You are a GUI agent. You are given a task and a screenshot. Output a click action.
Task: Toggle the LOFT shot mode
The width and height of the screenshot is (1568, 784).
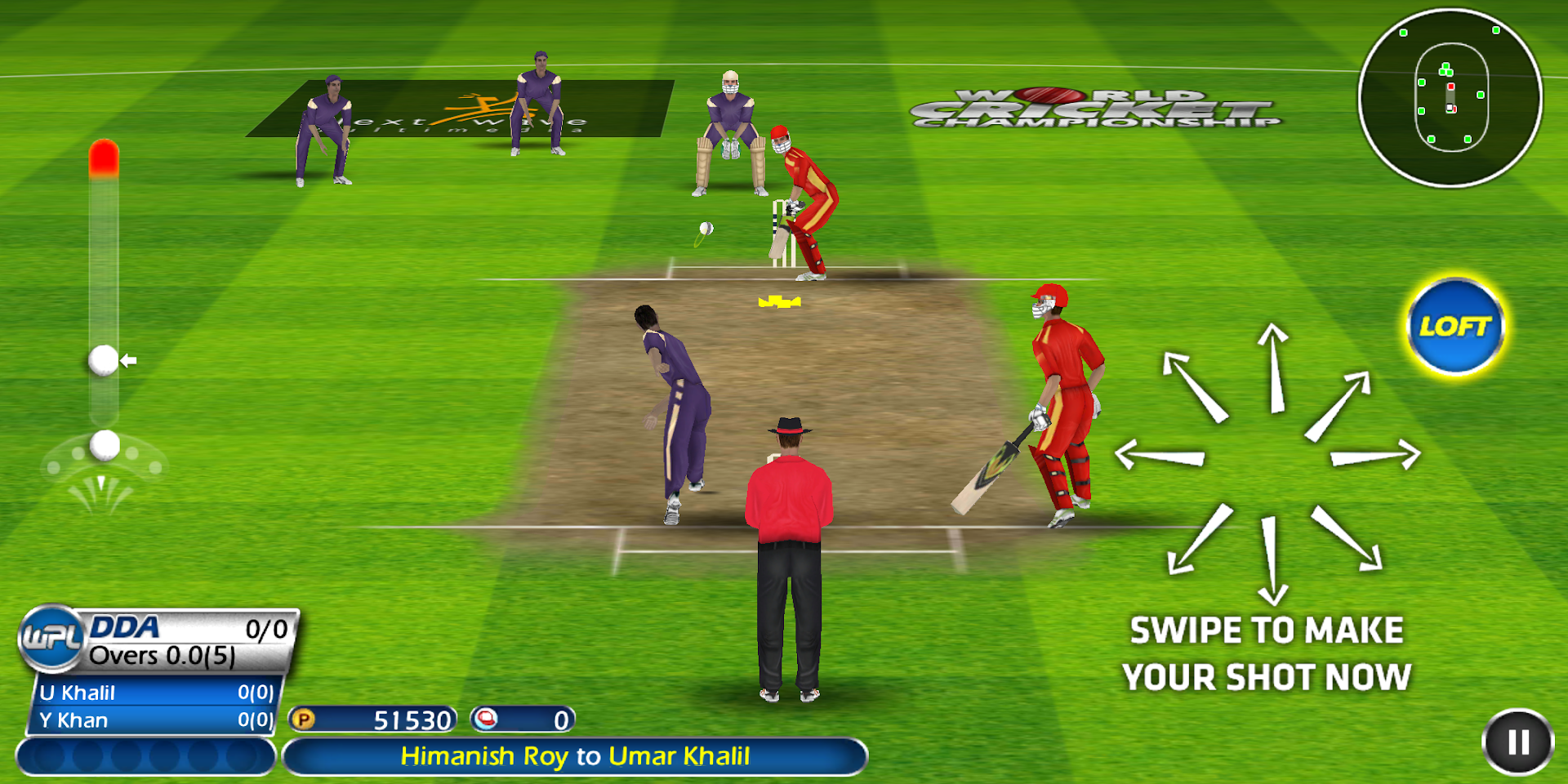point(1456,325)
